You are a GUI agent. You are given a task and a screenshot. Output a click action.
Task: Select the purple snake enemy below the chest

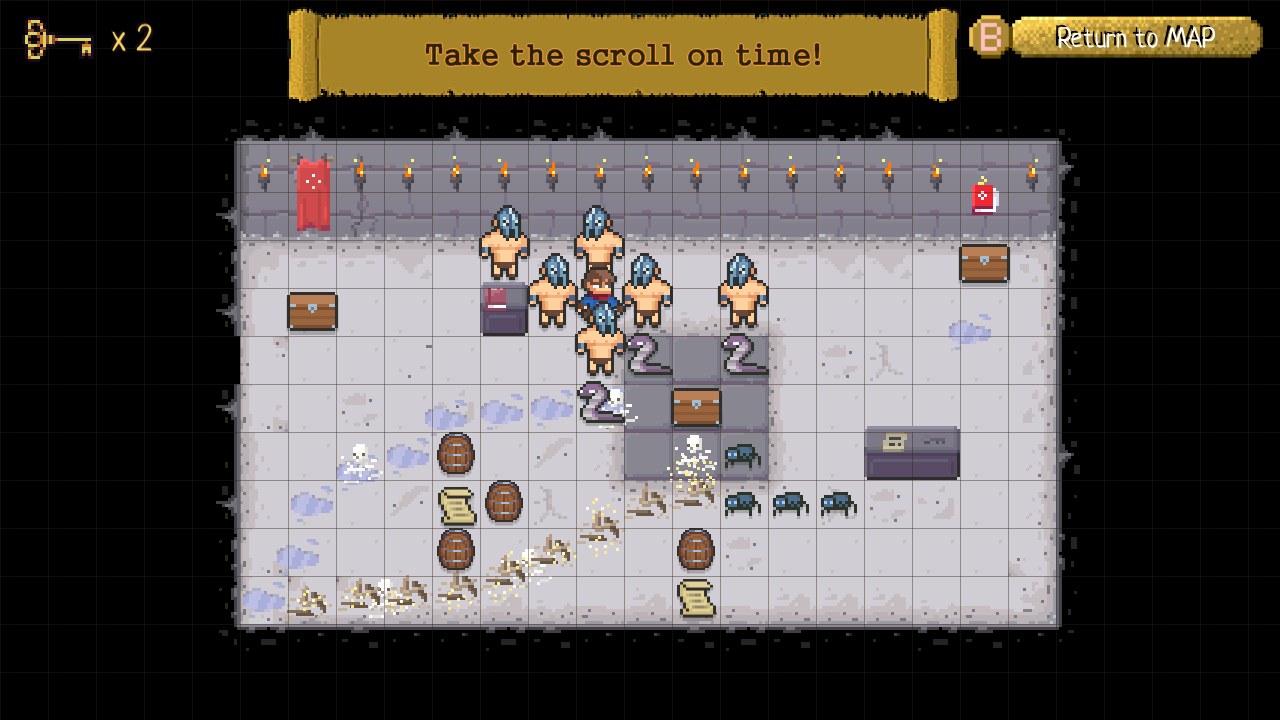(x=600, y=405)
